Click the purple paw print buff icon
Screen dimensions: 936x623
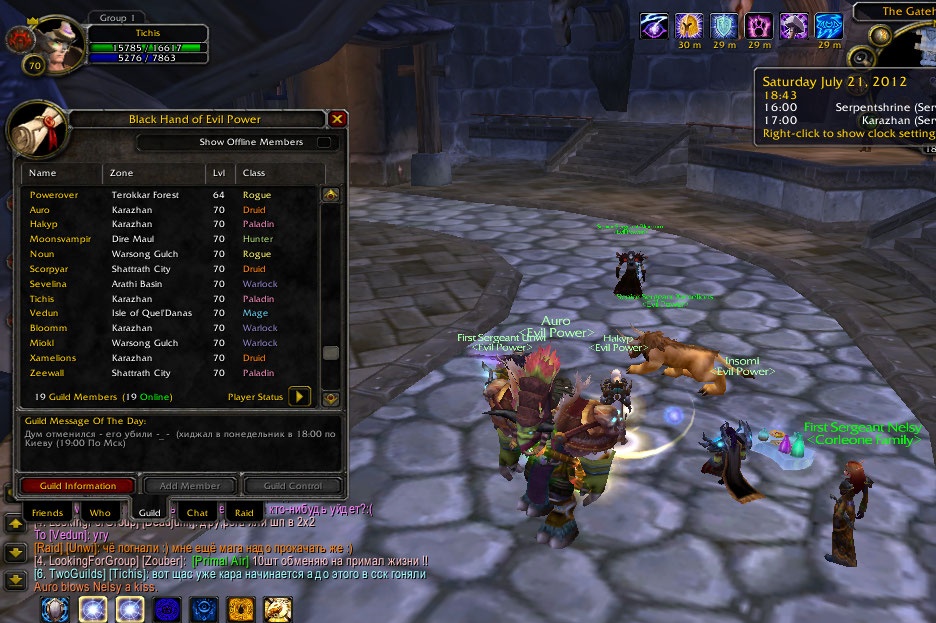pyautogui.click(x=759, y=26)
